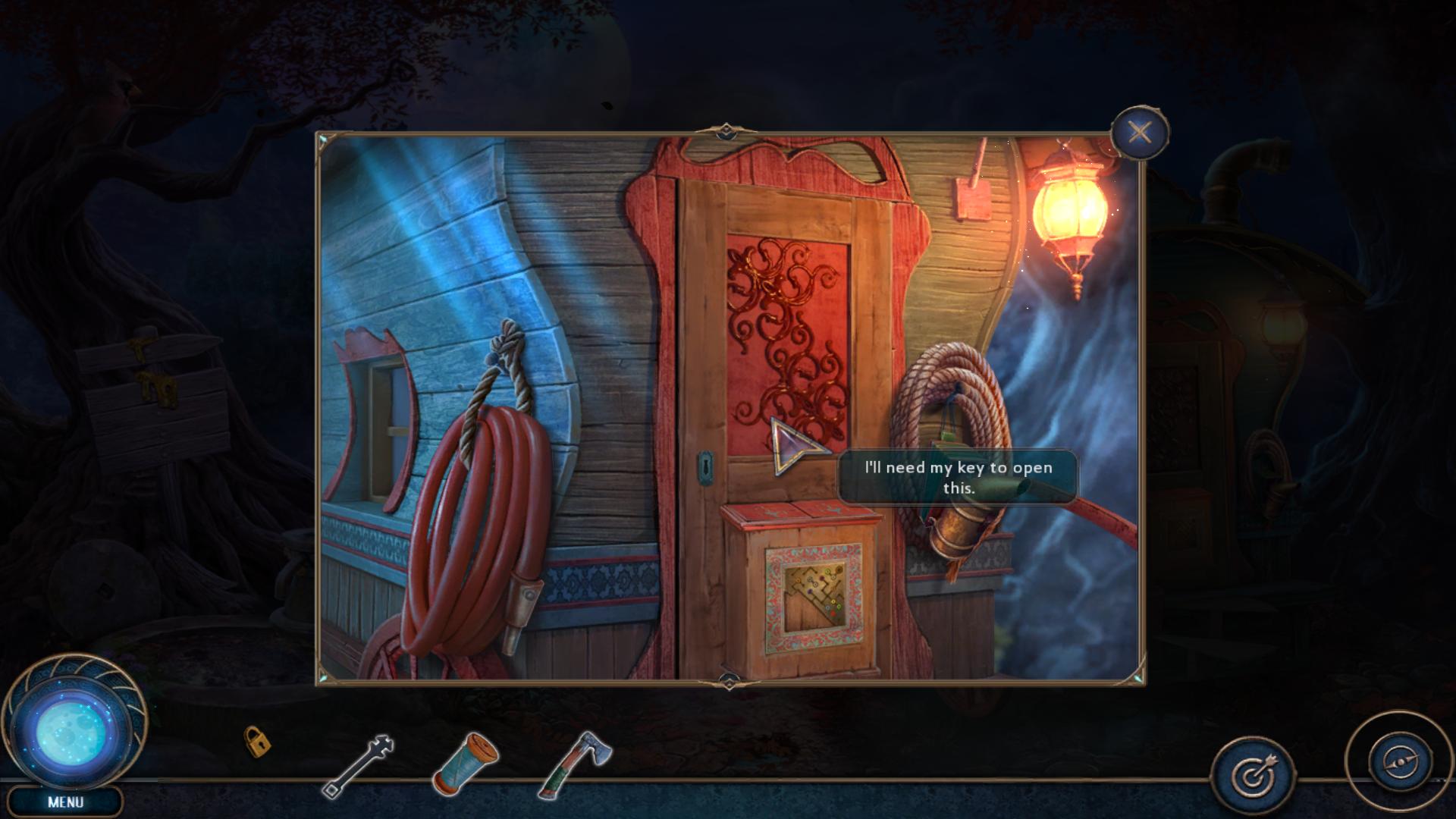Image resolution: width=1456 pixels, height=819 pixels.
Task: Activate the target hint button
Action: [1254, 775]
